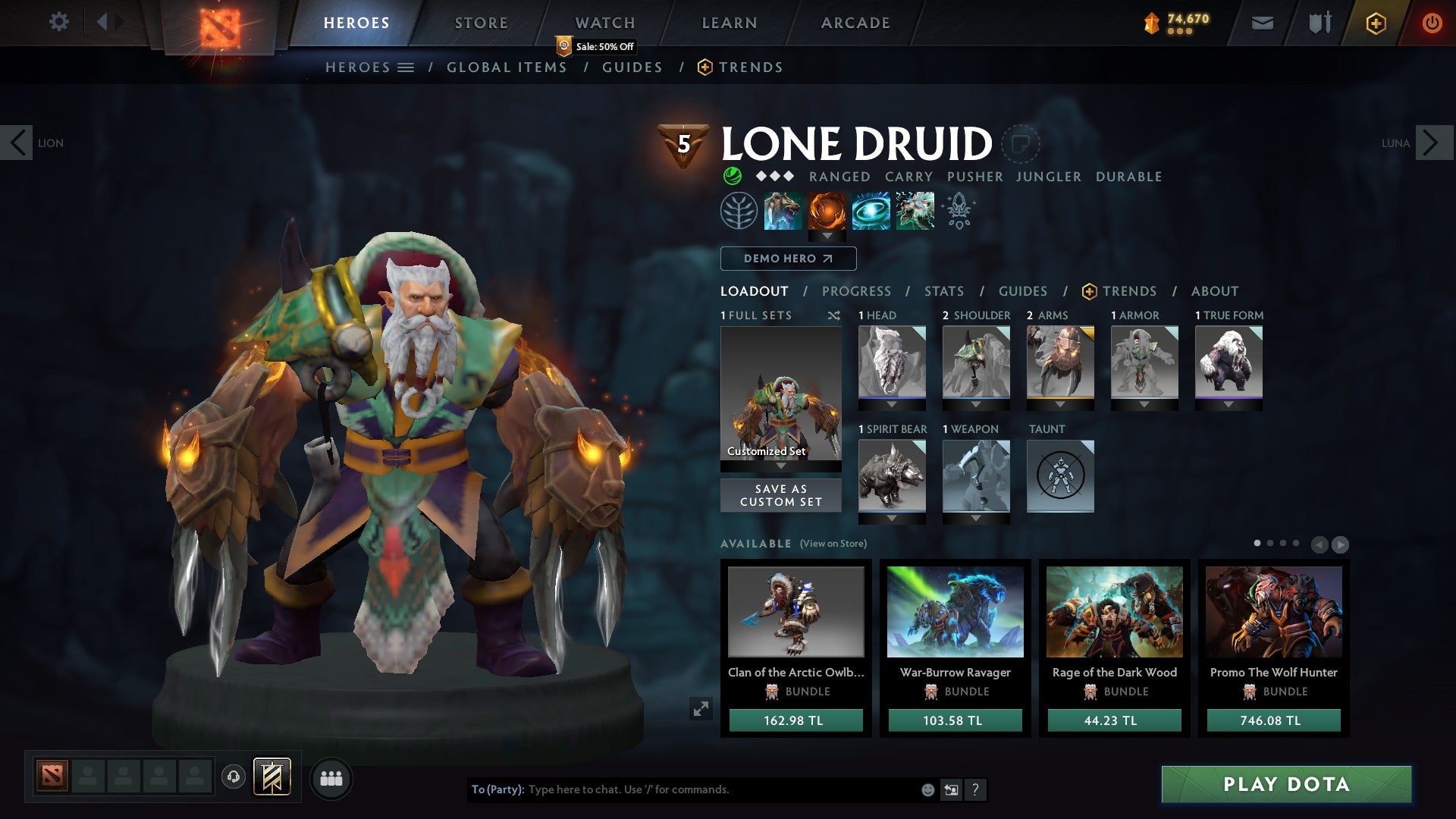View the Spirit Link ability icon

click(x=871, y=211)
